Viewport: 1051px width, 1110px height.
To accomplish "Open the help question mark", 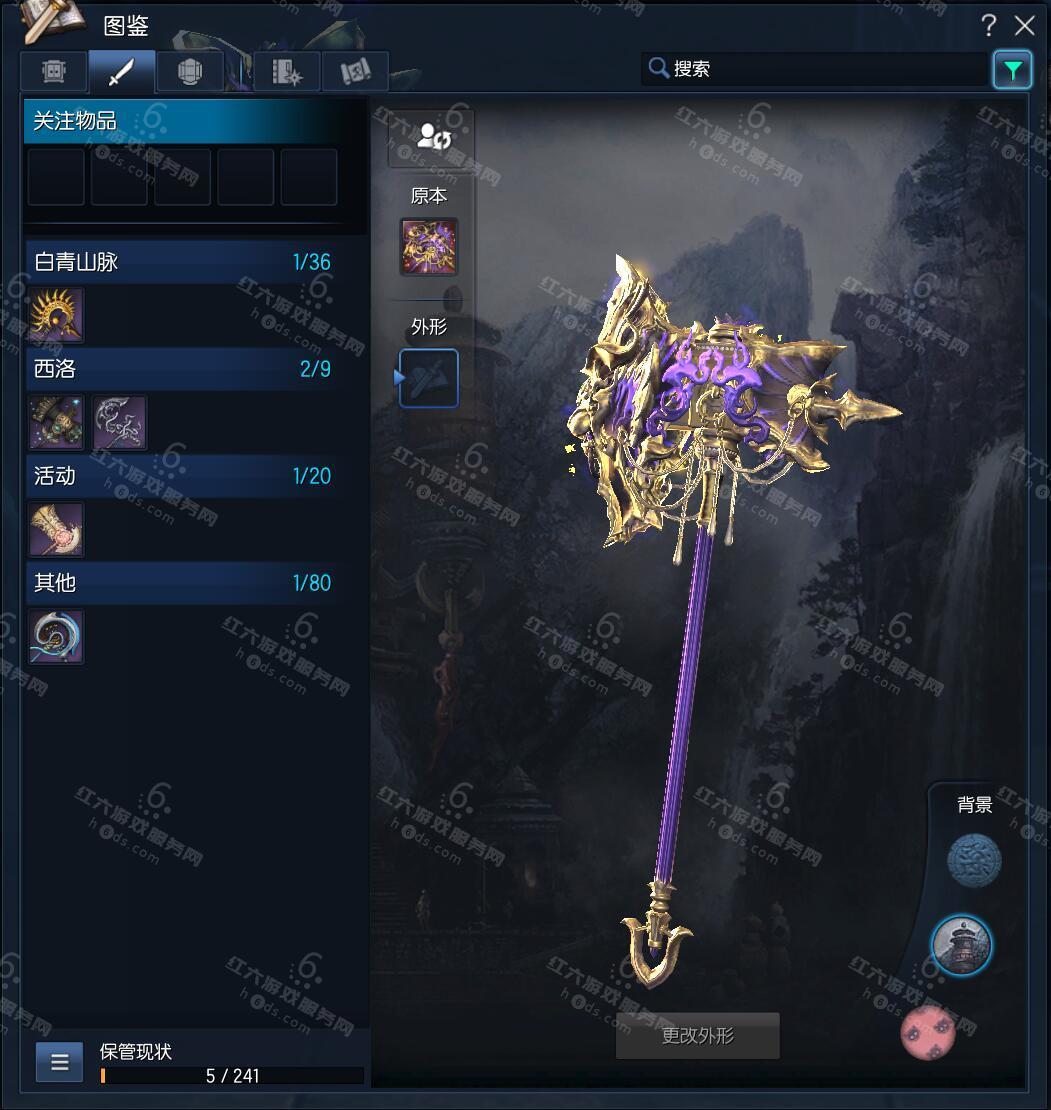I will click(x=988, y=25).
